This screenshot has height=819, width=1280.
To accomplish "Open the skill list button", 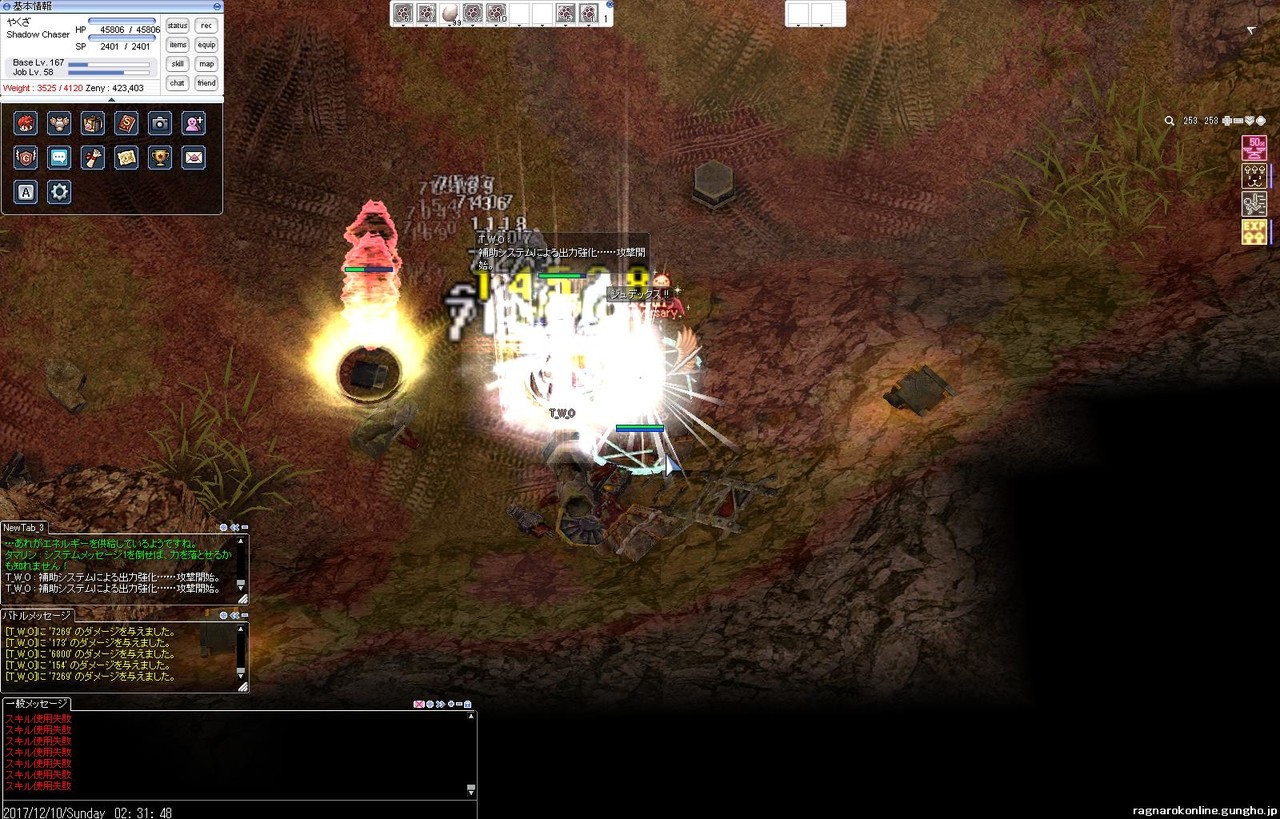I will click(x=178, y=64).
